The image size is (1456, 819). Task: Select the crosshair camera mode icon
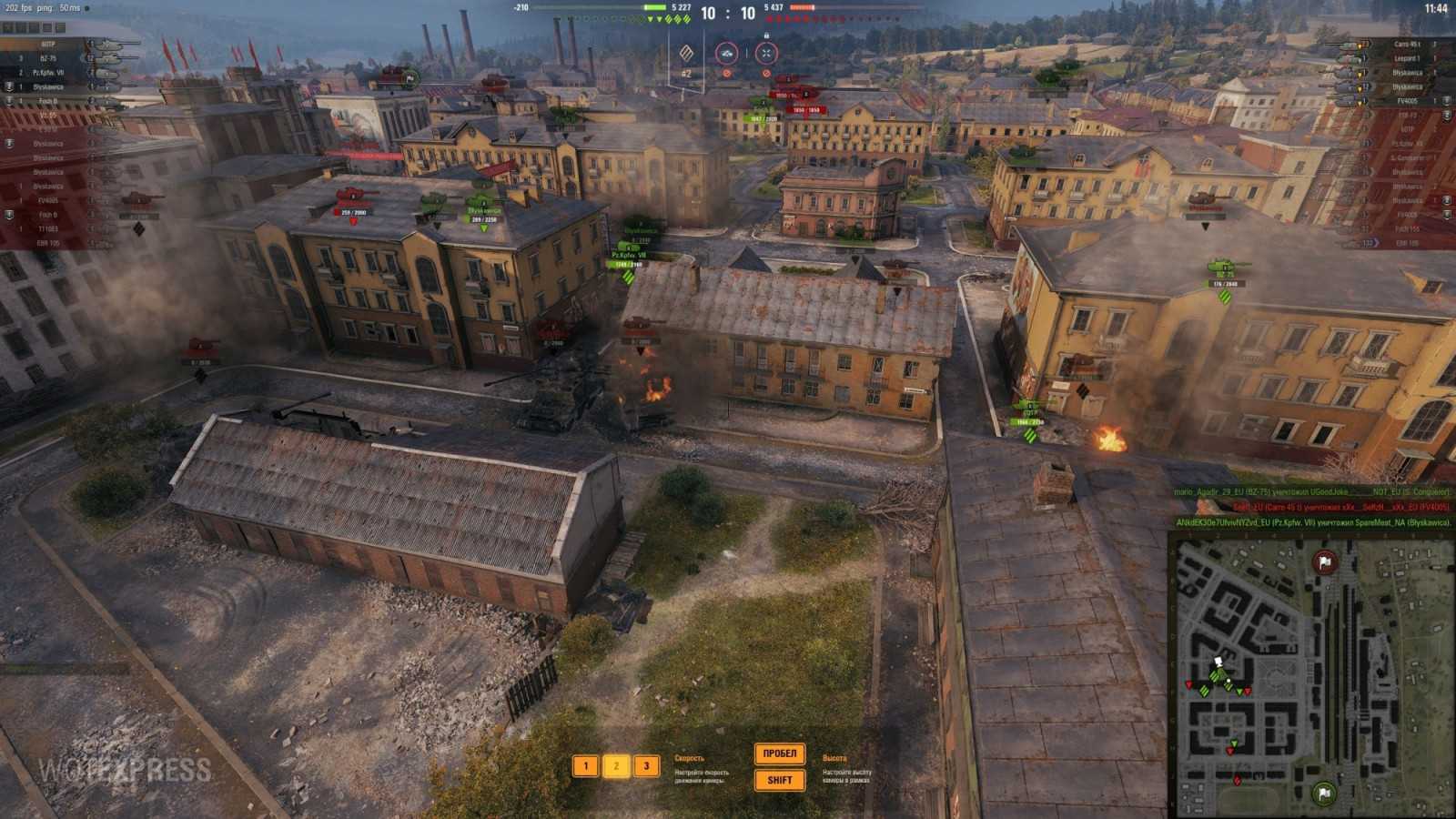click(767, 52)
